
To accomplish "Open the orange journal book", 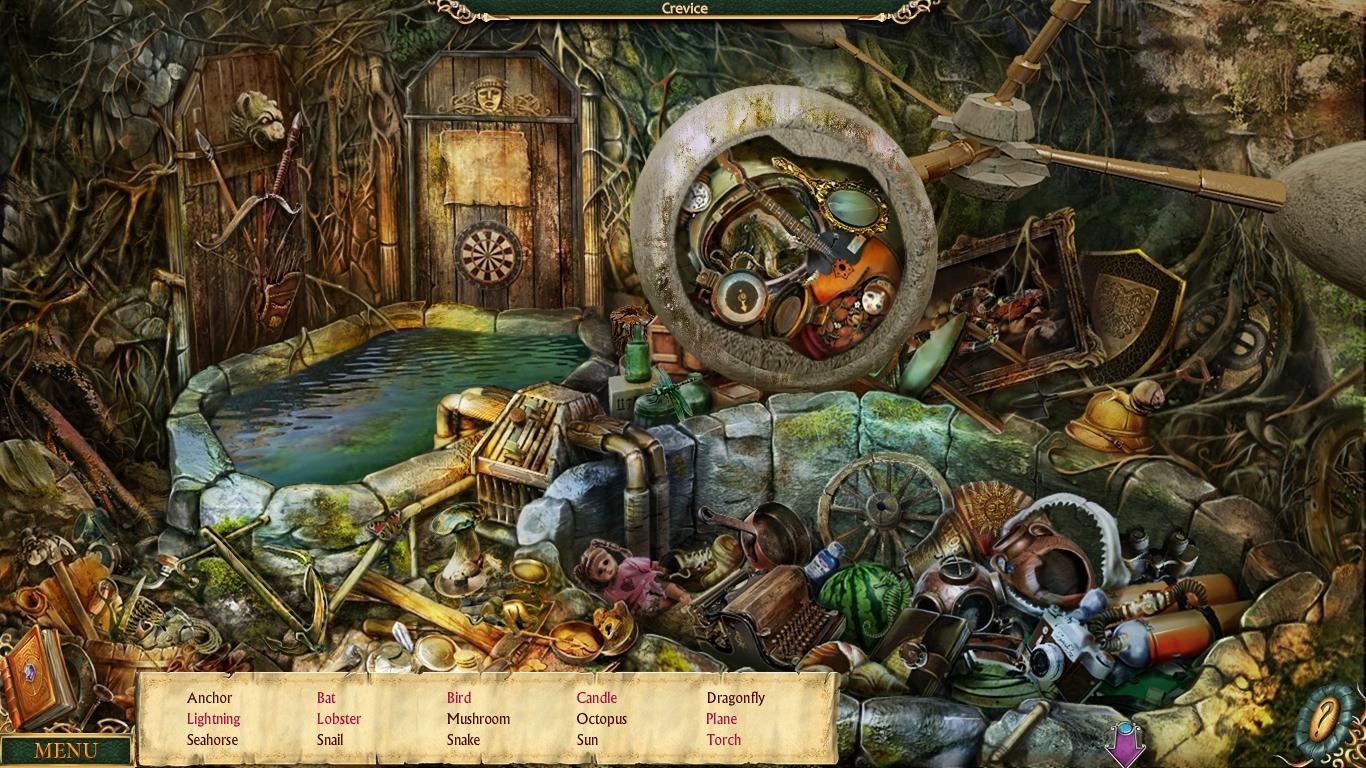I will click(37, 675).
